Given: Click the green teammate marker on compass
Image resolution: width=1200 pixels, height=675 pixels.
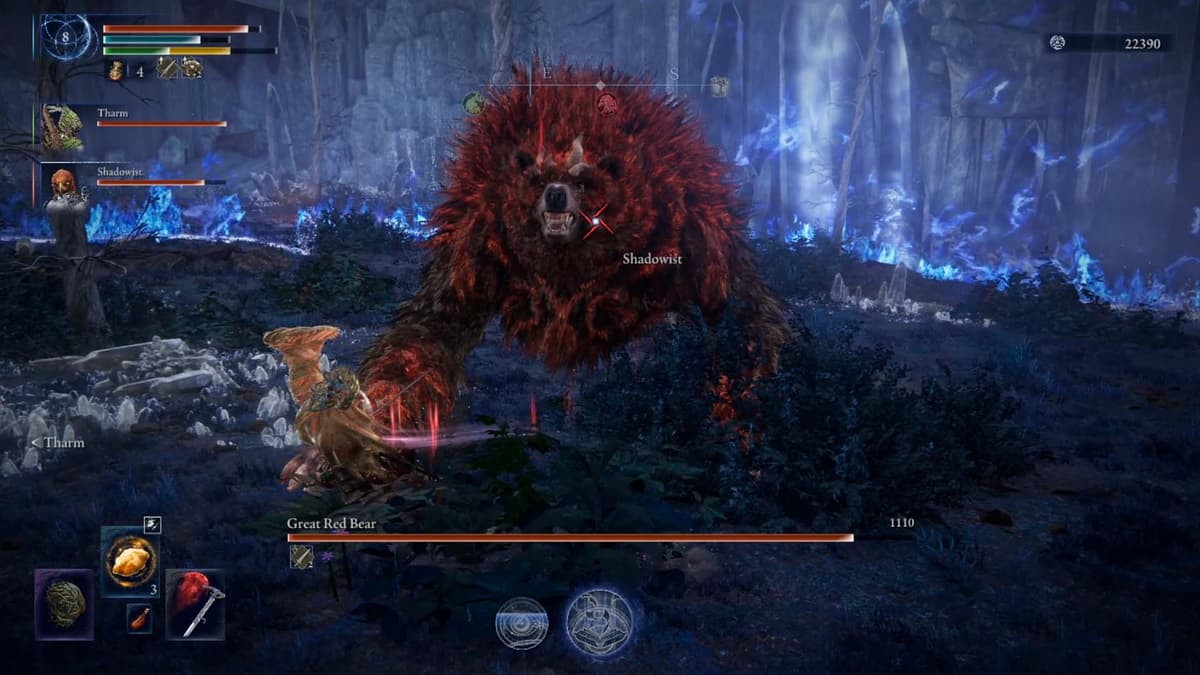Looking at the screenshot, I should click(474, 102).
